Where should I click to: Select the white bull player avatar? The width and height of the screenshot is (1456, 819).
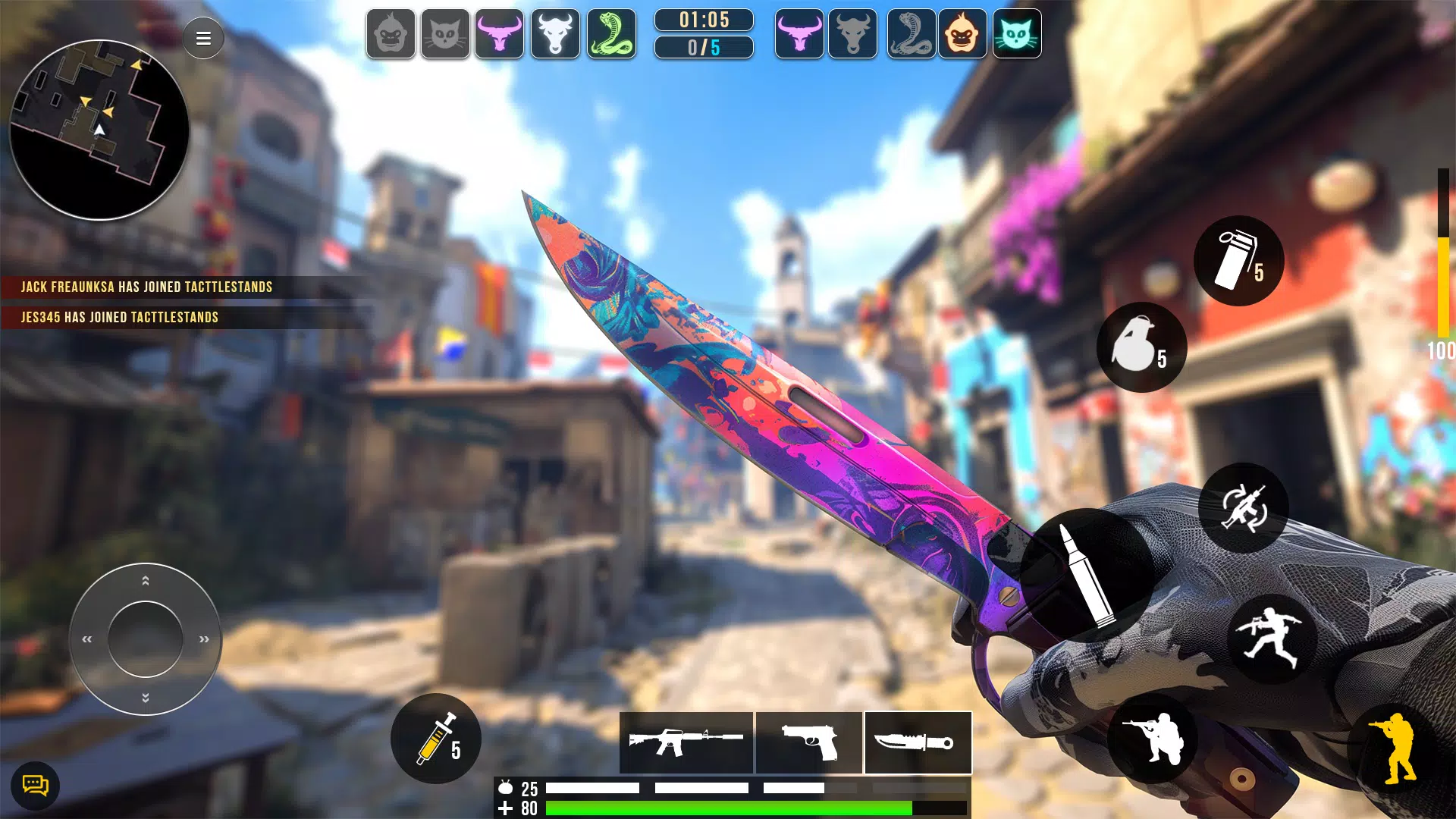555,34
